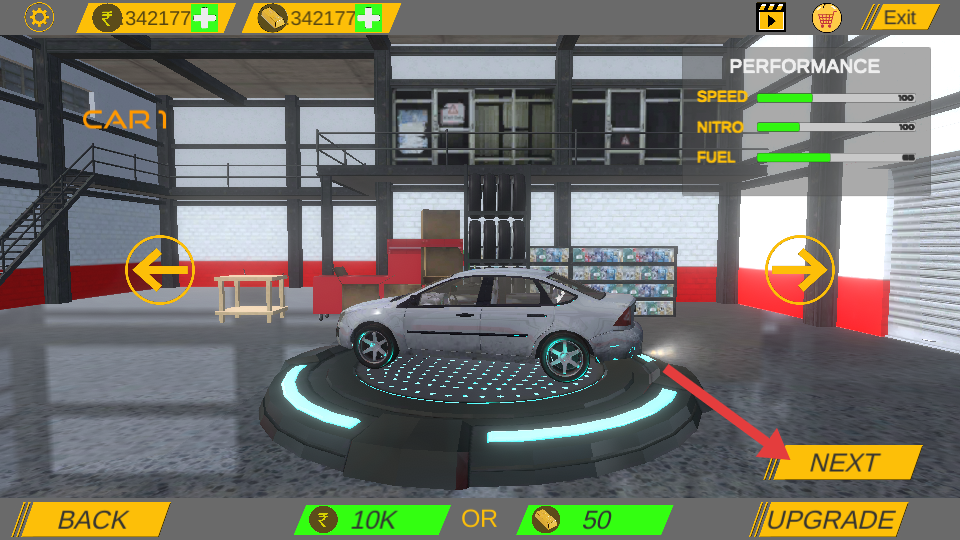
Task: Go BACK to the previous screen
Action: pyautogui.click(x=93, y=520)
